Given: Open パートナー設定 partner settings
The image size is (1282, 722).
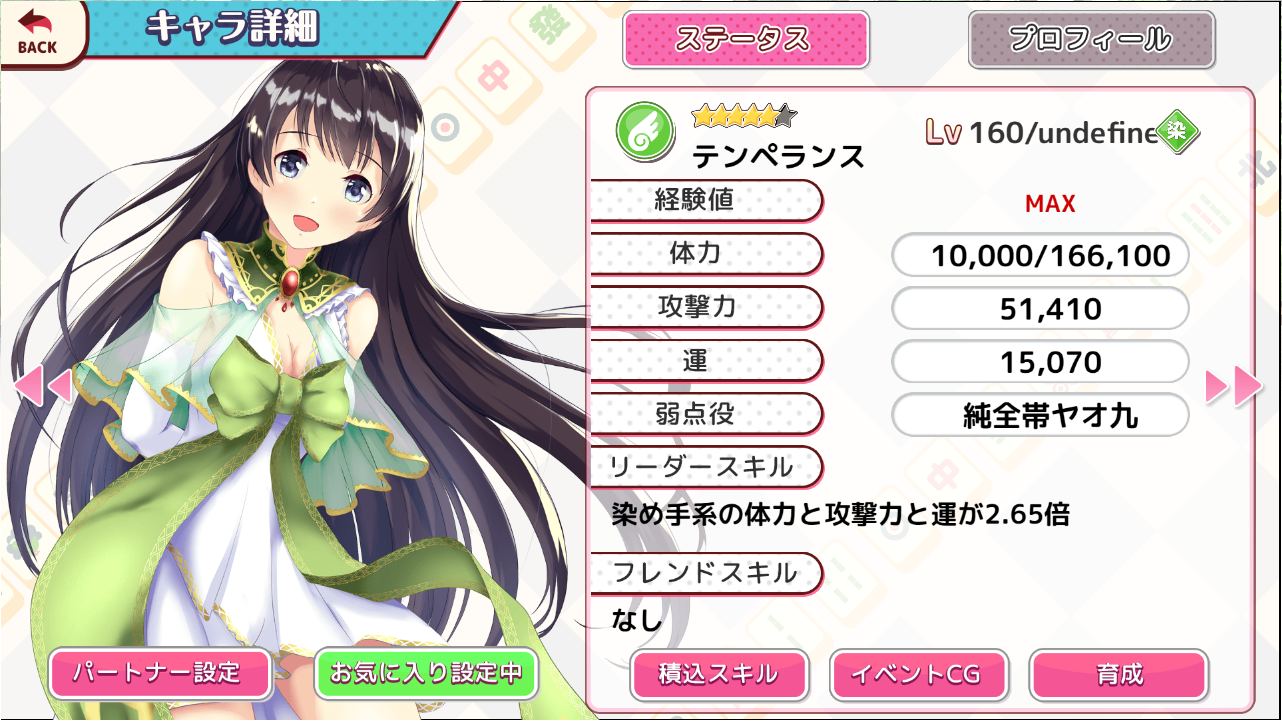Looking at the screenshot, I should 160,673.
